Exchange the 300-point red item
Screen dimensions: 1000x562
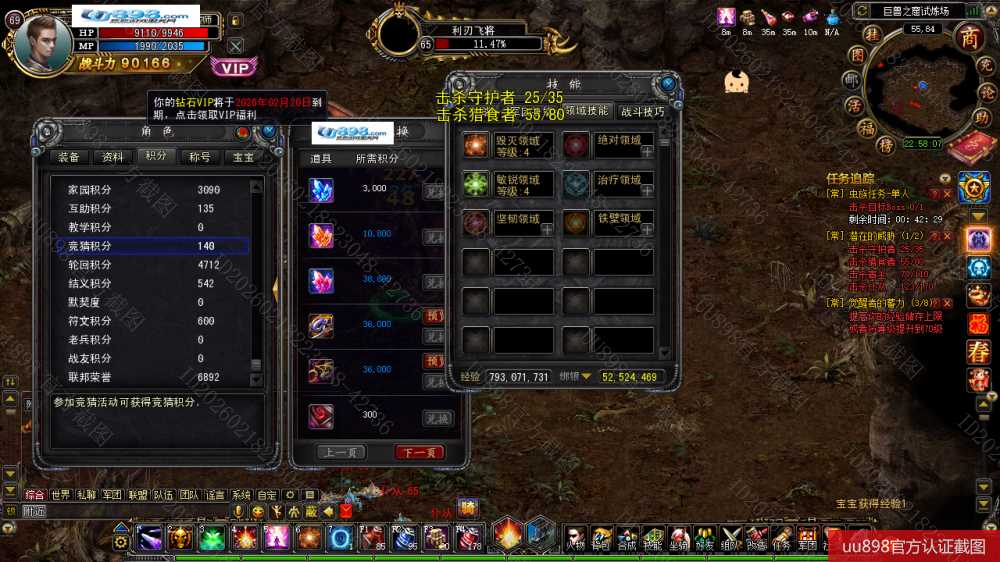pyautogui.click(x=436, y=418)
